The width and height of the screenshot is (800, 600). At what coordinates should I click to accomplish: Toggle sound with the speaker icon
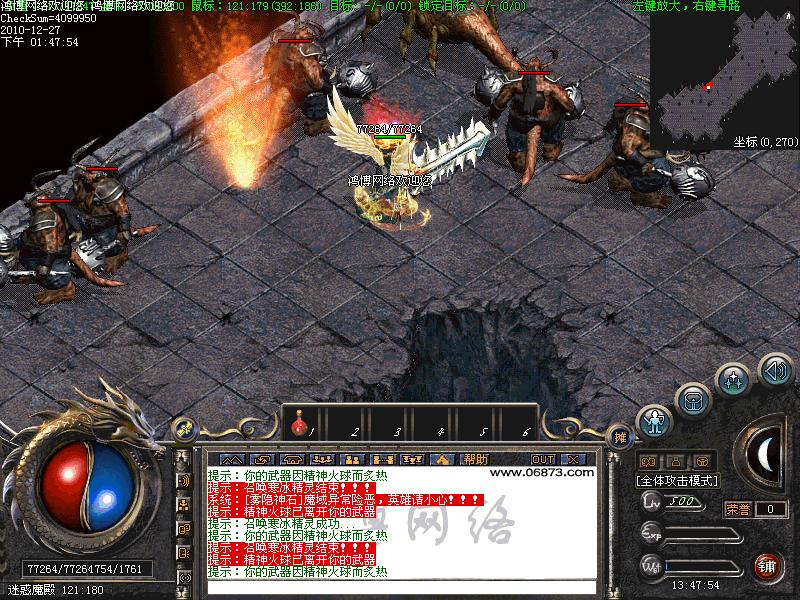pos(774,367)
